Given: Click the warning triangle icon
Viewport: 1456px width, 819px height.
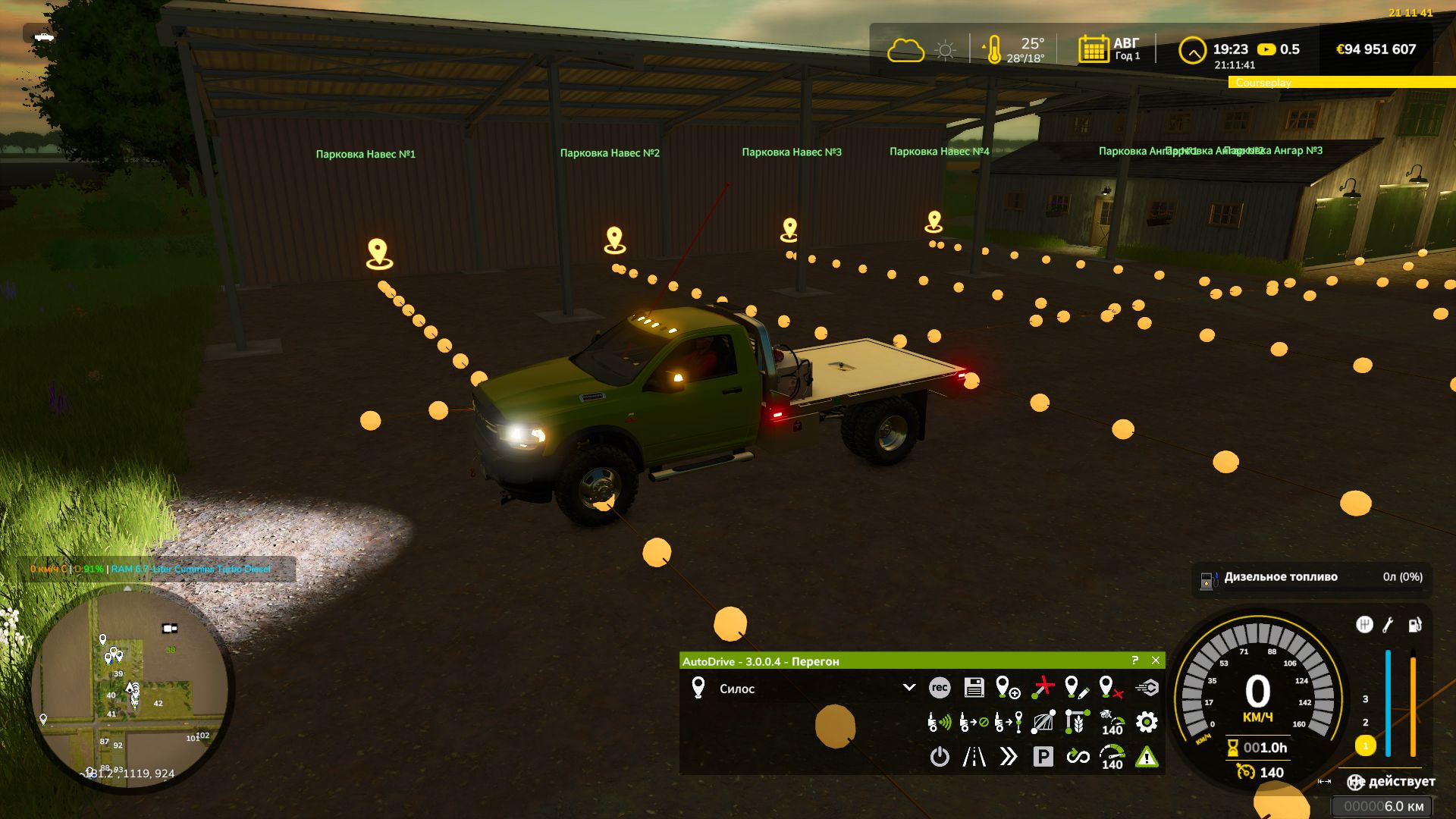Looking at the screenshot, I should coord(1147,757).
